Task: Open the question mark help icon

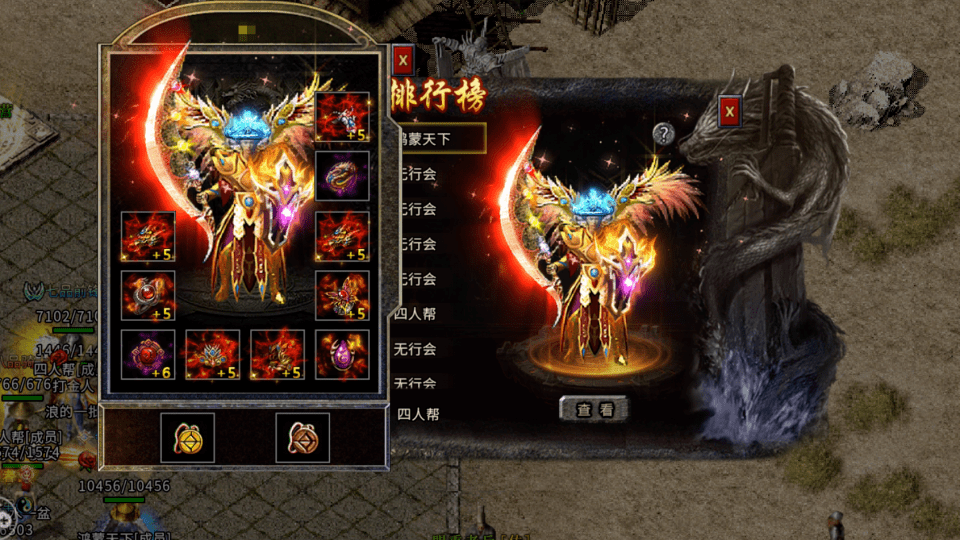Action: point(662,133)
